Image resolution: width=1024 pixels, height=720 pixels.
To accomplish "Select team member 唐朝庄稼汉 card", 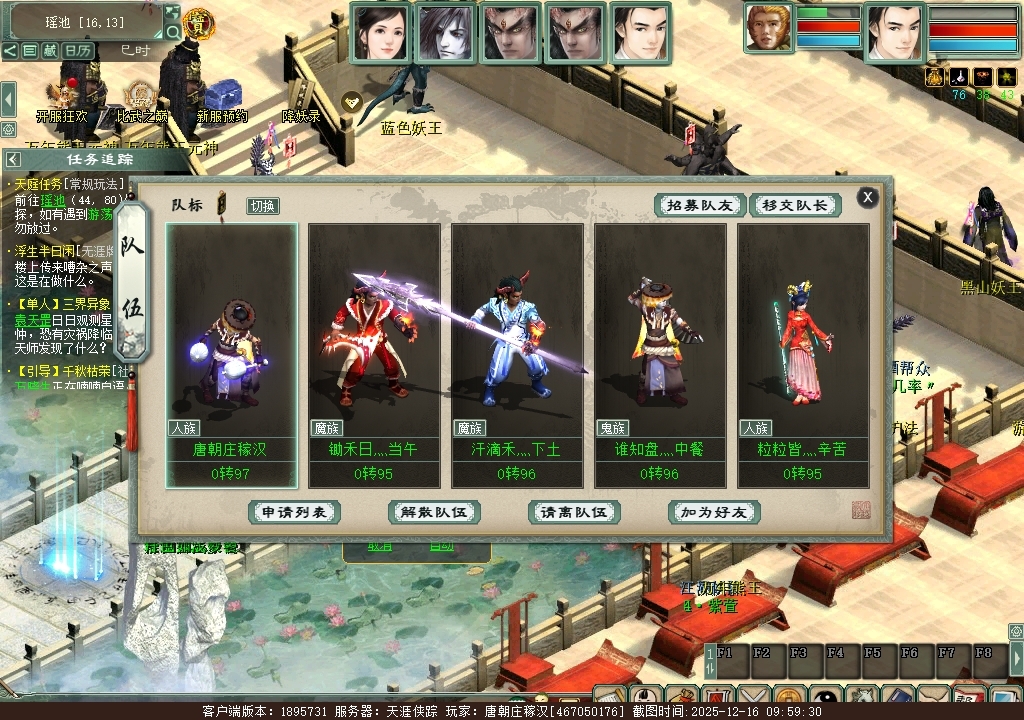I will coord(231,354).
